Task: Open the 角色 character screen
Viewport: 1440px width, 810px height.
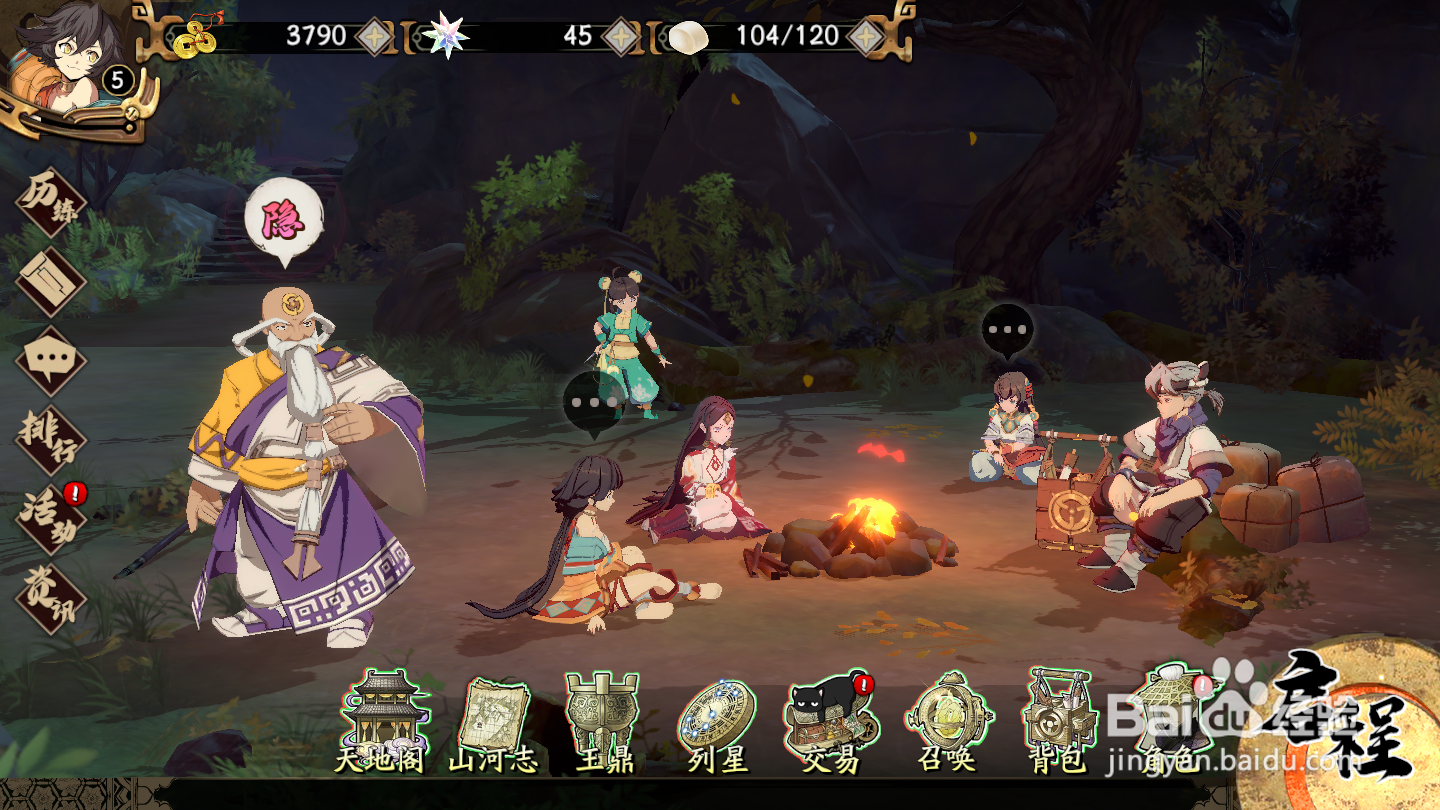Action: click(1172, 722)
